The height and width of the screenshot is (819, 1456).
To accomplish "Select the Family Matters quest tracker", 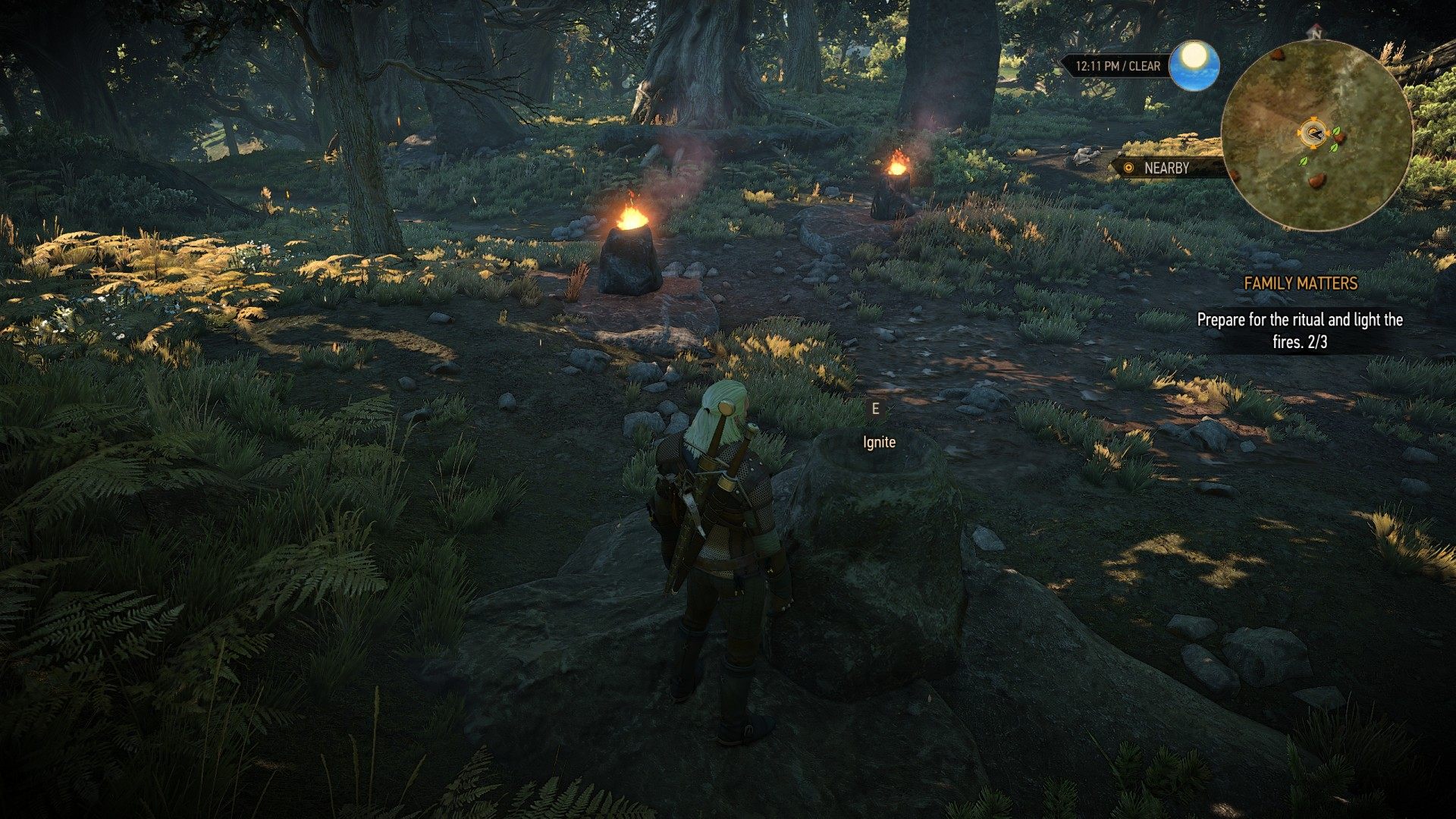I will [x=1300, y=283].
